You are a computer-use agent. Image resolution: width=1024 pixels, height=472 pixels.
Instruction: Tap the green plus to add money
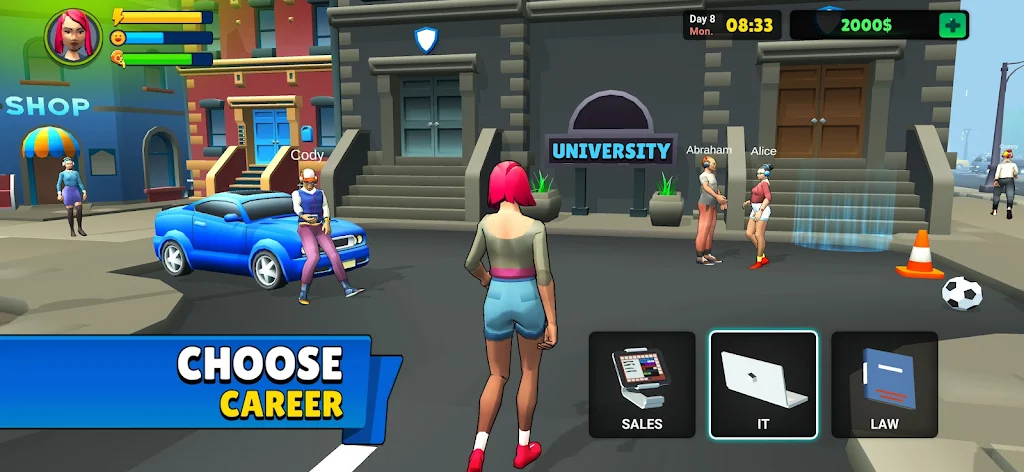pyautogui.click(x=952, y=25)
